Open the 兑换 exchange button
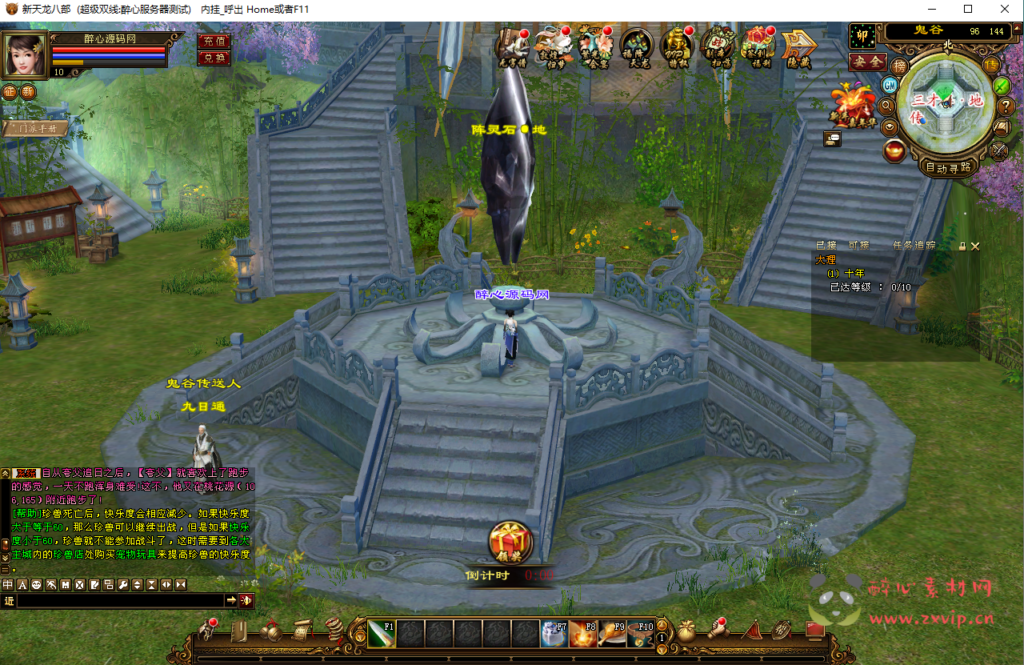1024x665 pixels. pyautogui.click(x=214, y=58)
